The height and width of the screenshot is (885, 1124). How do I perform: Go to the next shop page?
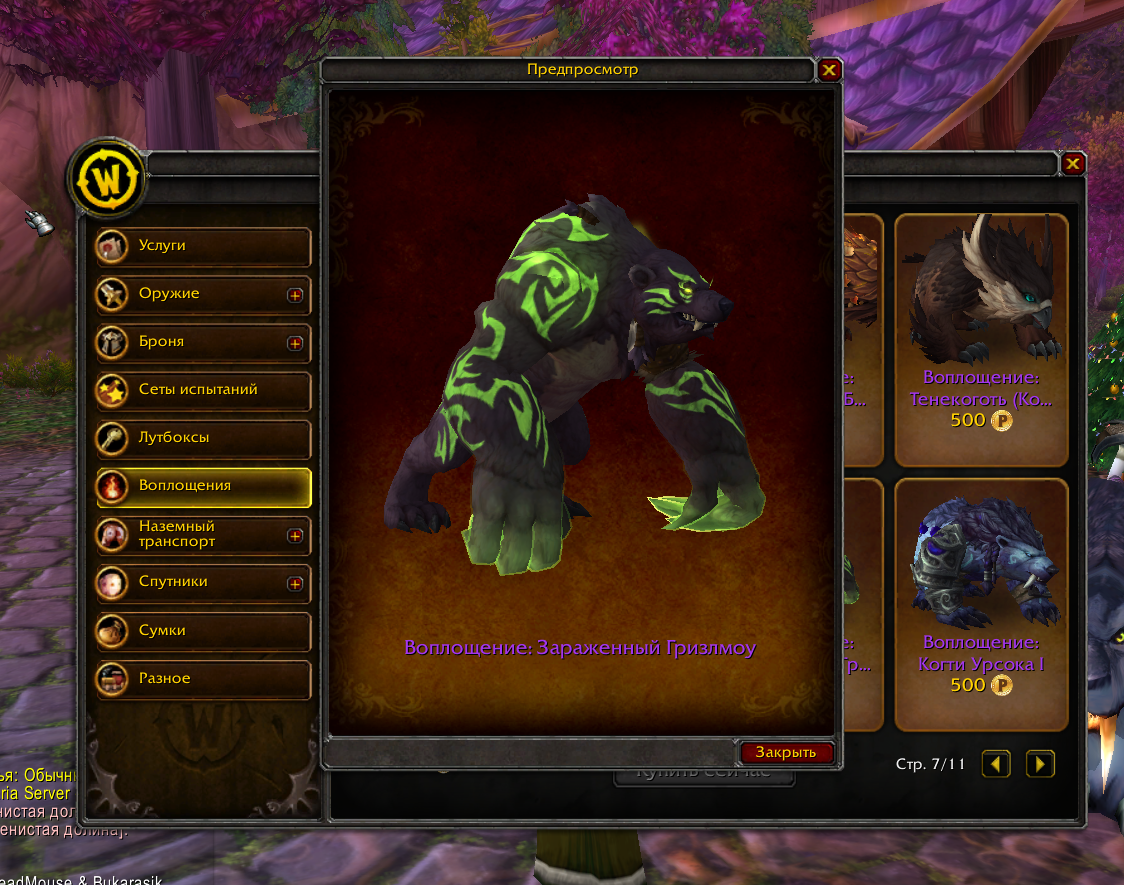pos(1040,765)
